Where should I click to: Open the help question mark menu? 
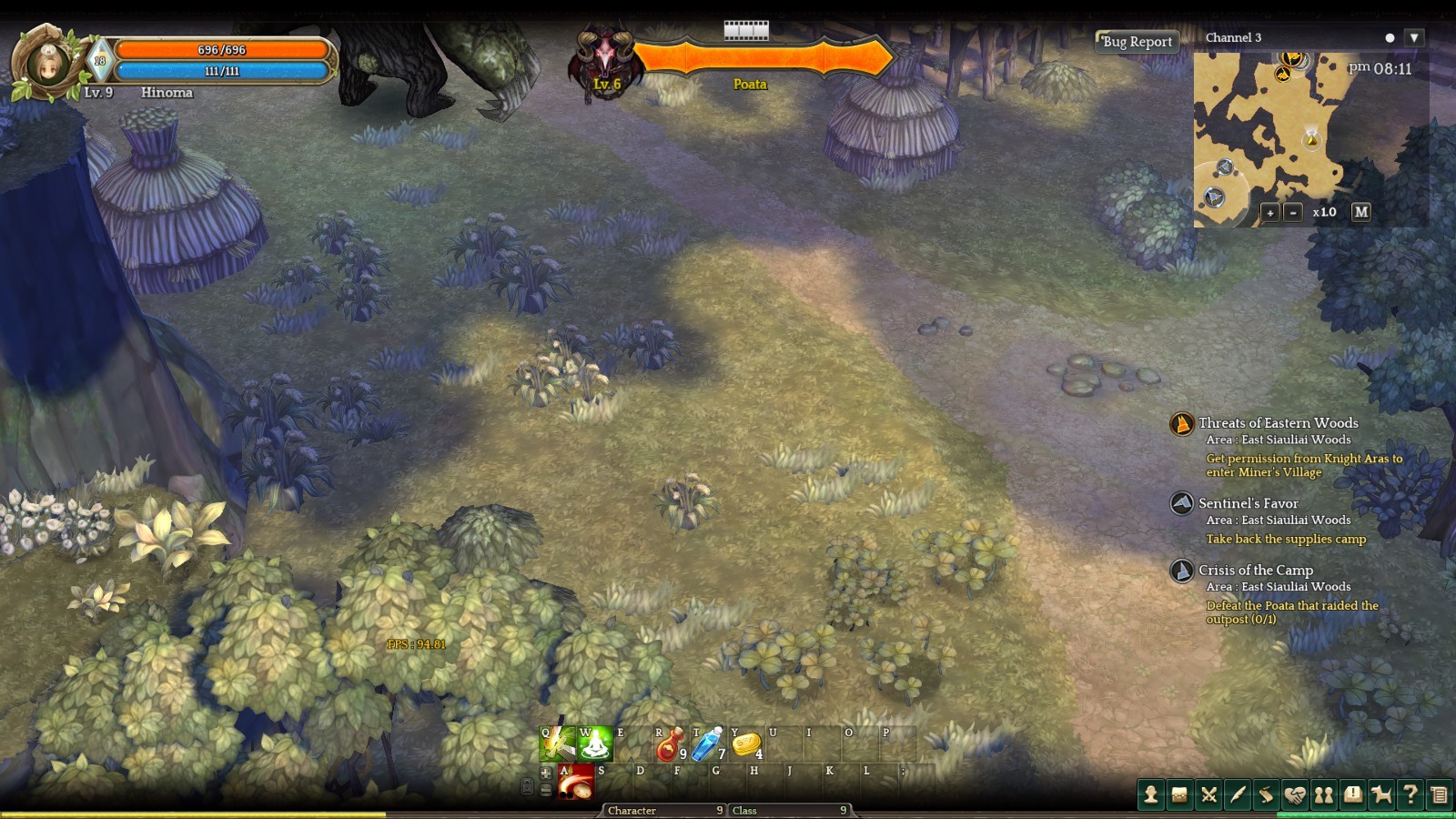point(1410,794)
